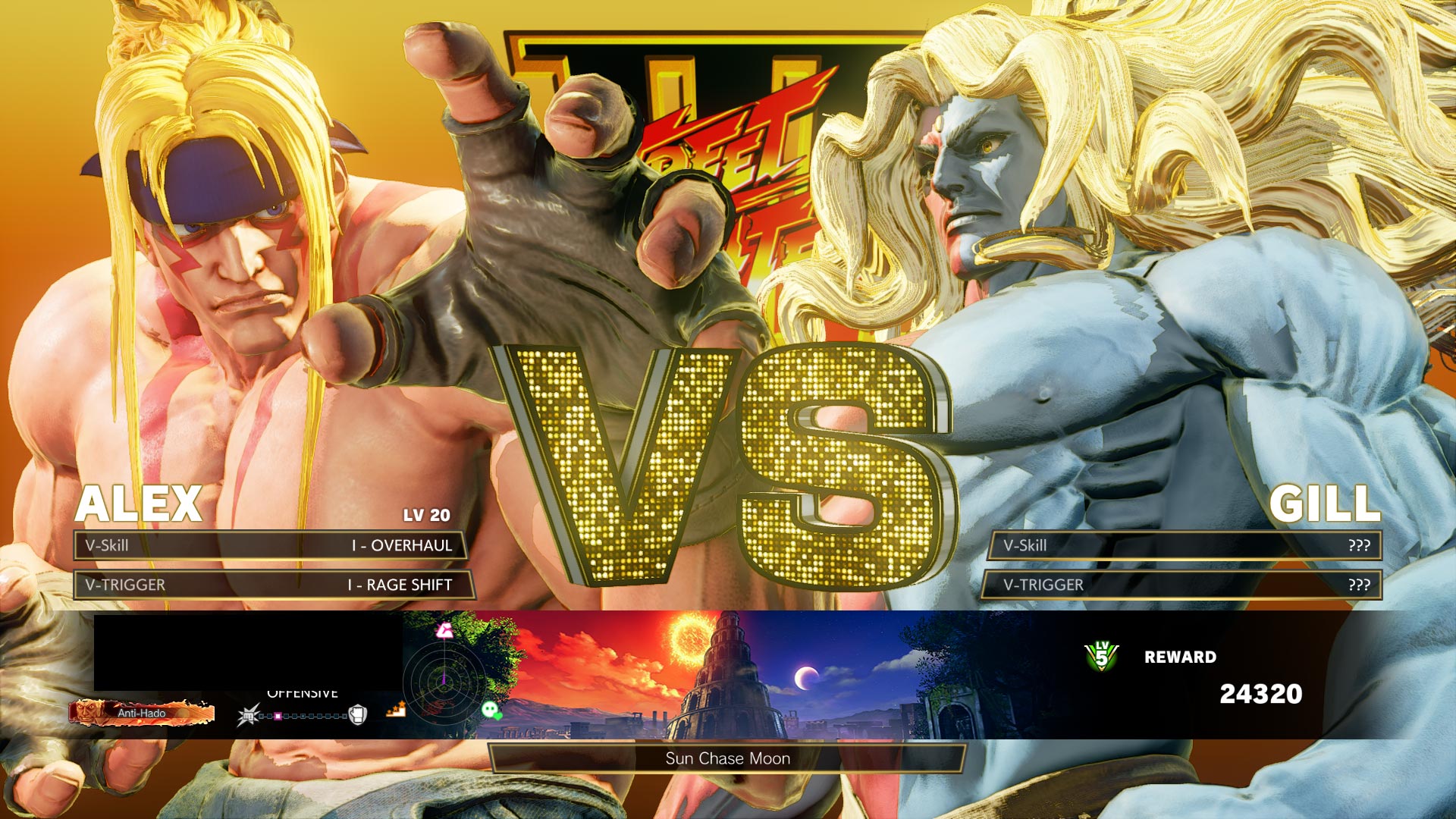The height and width of the screenshot is (819, 1456).
Task: Click the green smiley face heart icon
Action: tap(491, 711)
